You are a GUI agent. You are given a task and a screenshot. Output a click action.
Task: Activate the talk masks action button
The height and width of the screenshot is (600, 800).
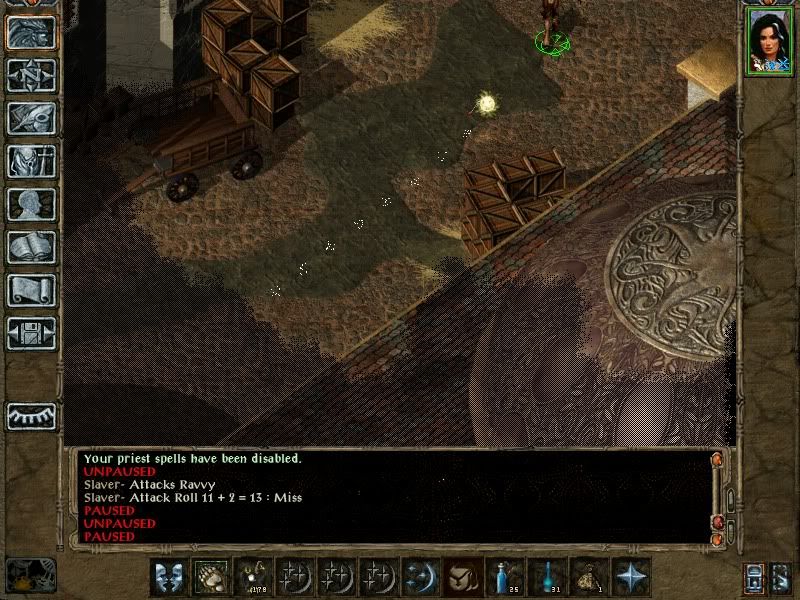(x=169, y=577)
